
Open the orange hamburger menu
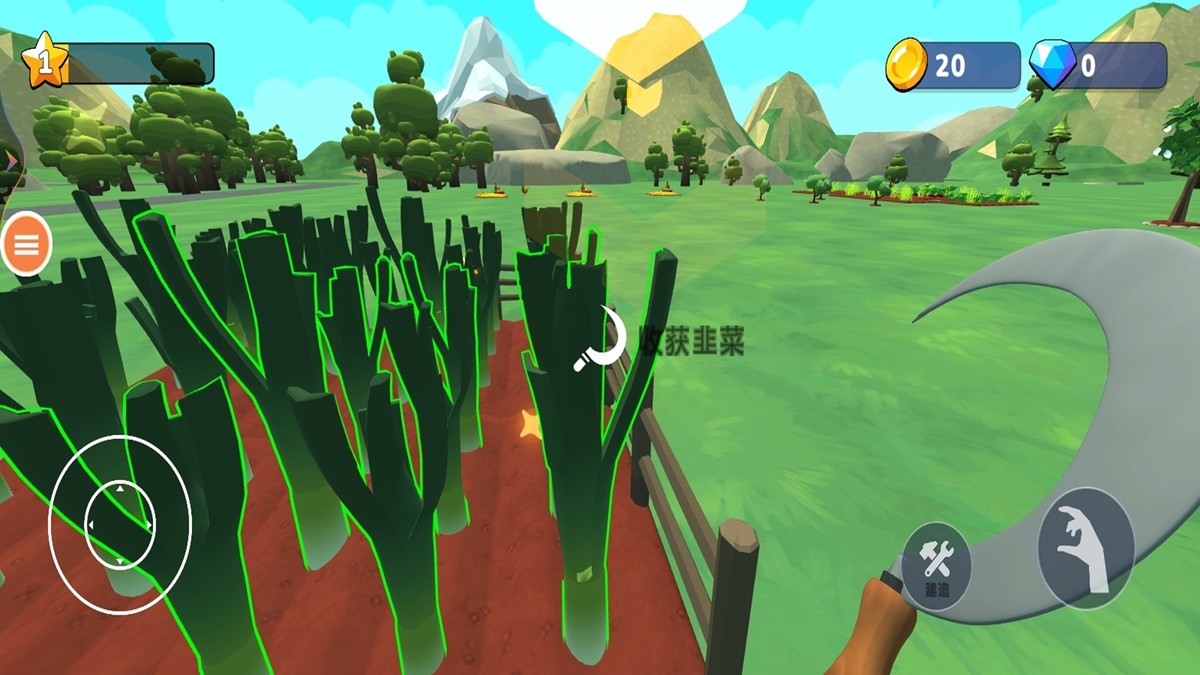click(x=26, y=243)
